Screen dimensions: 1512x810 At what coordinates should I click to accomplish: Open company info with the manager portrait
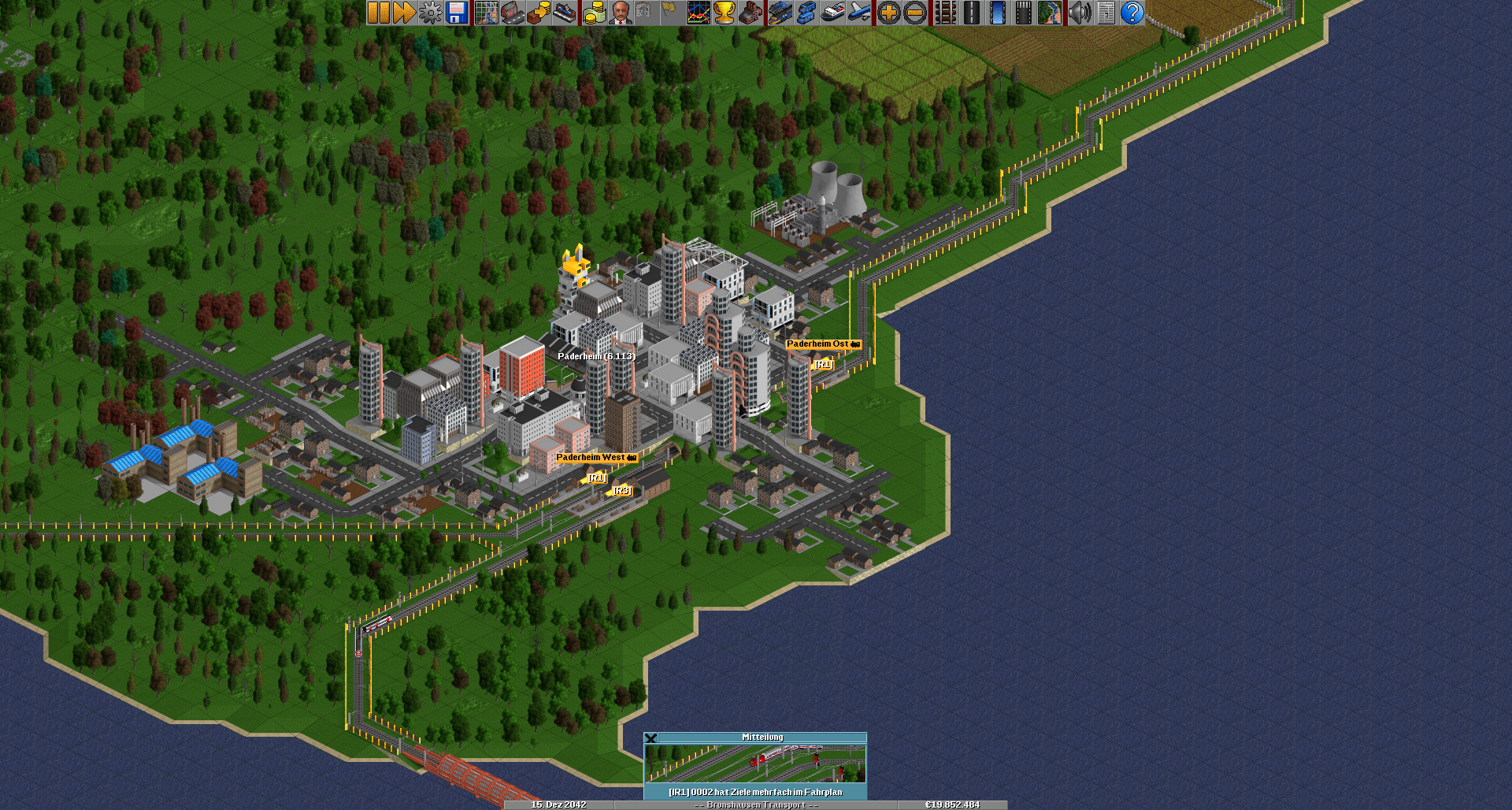tap(621, 13)
